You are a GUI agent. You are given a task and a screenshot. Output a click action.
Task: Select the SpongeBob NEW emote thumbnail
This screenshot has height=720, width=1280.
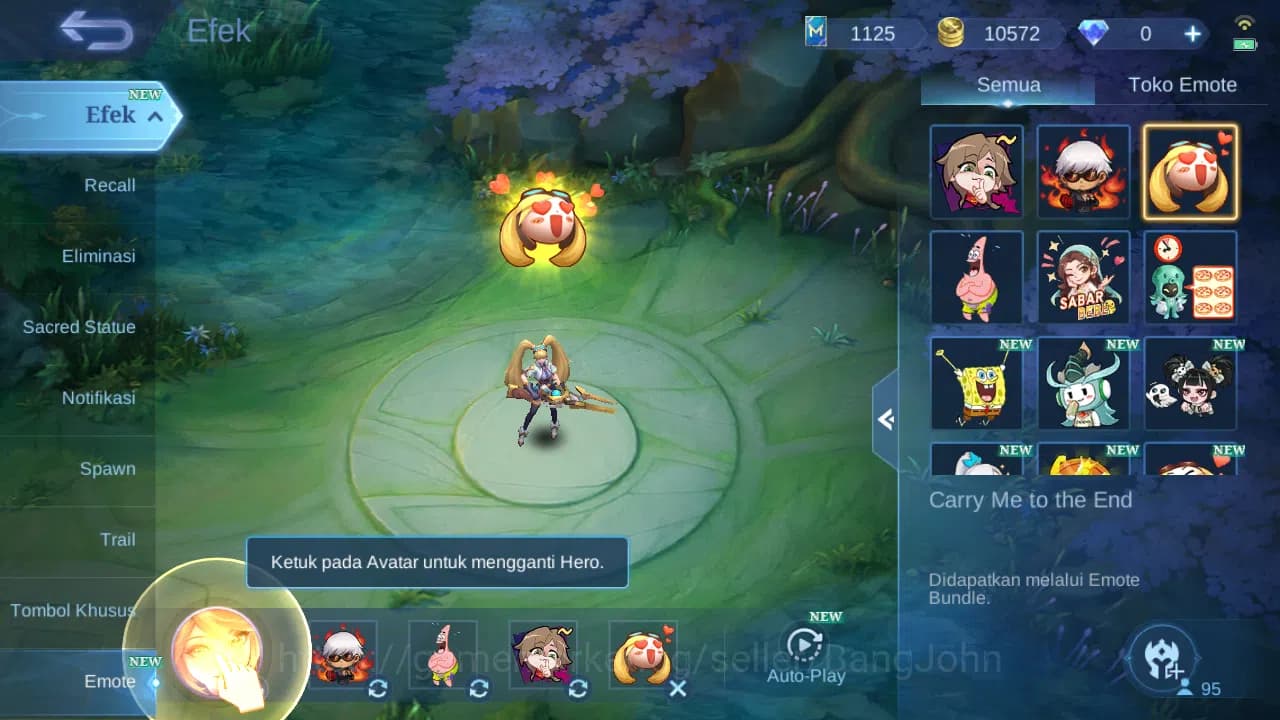click(x=976, y=383)
